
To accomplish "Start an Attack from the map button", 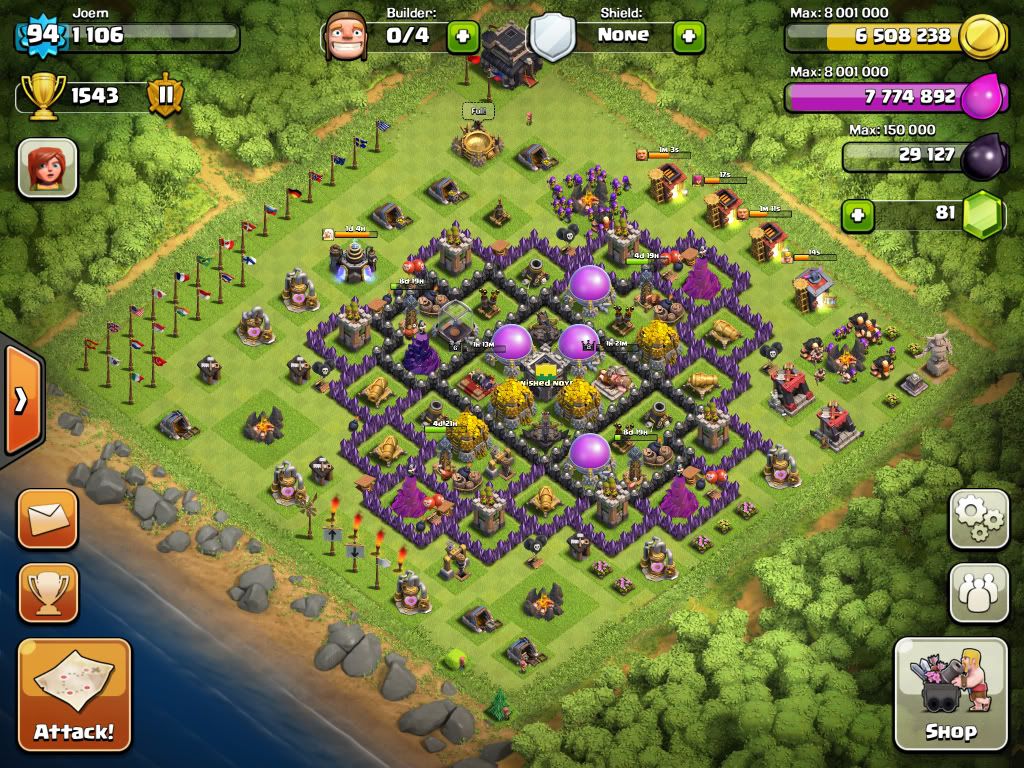I will pyautogui.click(x=74, y=694).
